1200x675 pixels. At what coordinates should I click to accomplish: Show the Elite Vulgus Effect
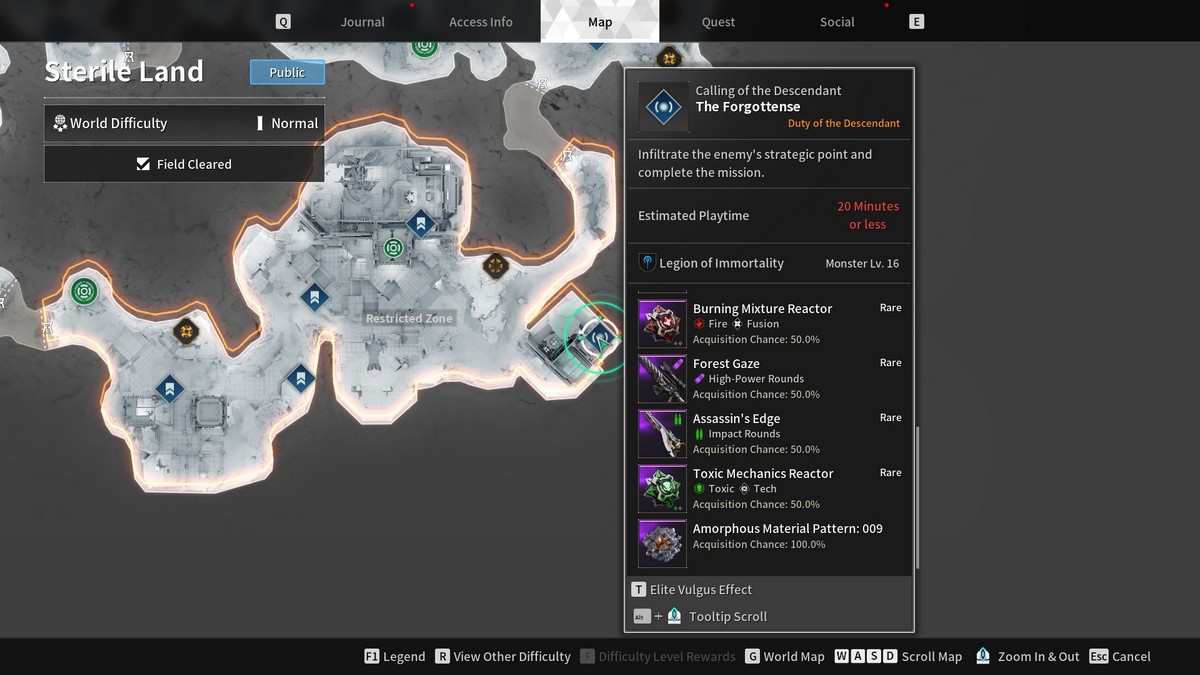click(691, 590)
